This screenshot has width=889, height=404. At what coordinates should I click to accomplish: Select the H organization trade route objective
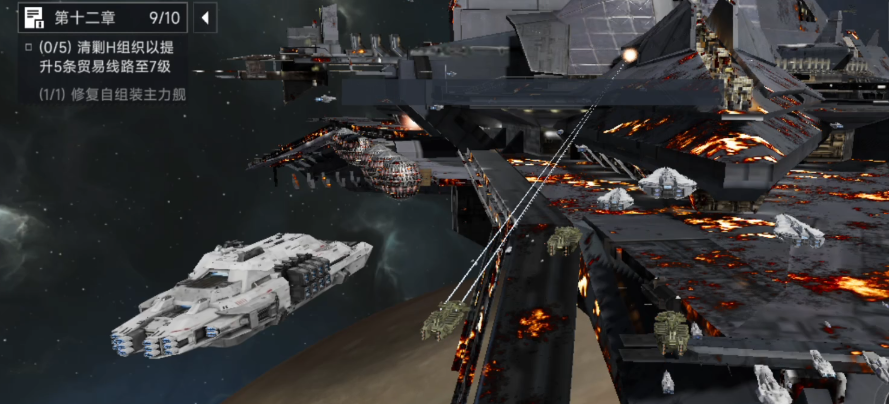pyautogui.click(x=111, y=57)
